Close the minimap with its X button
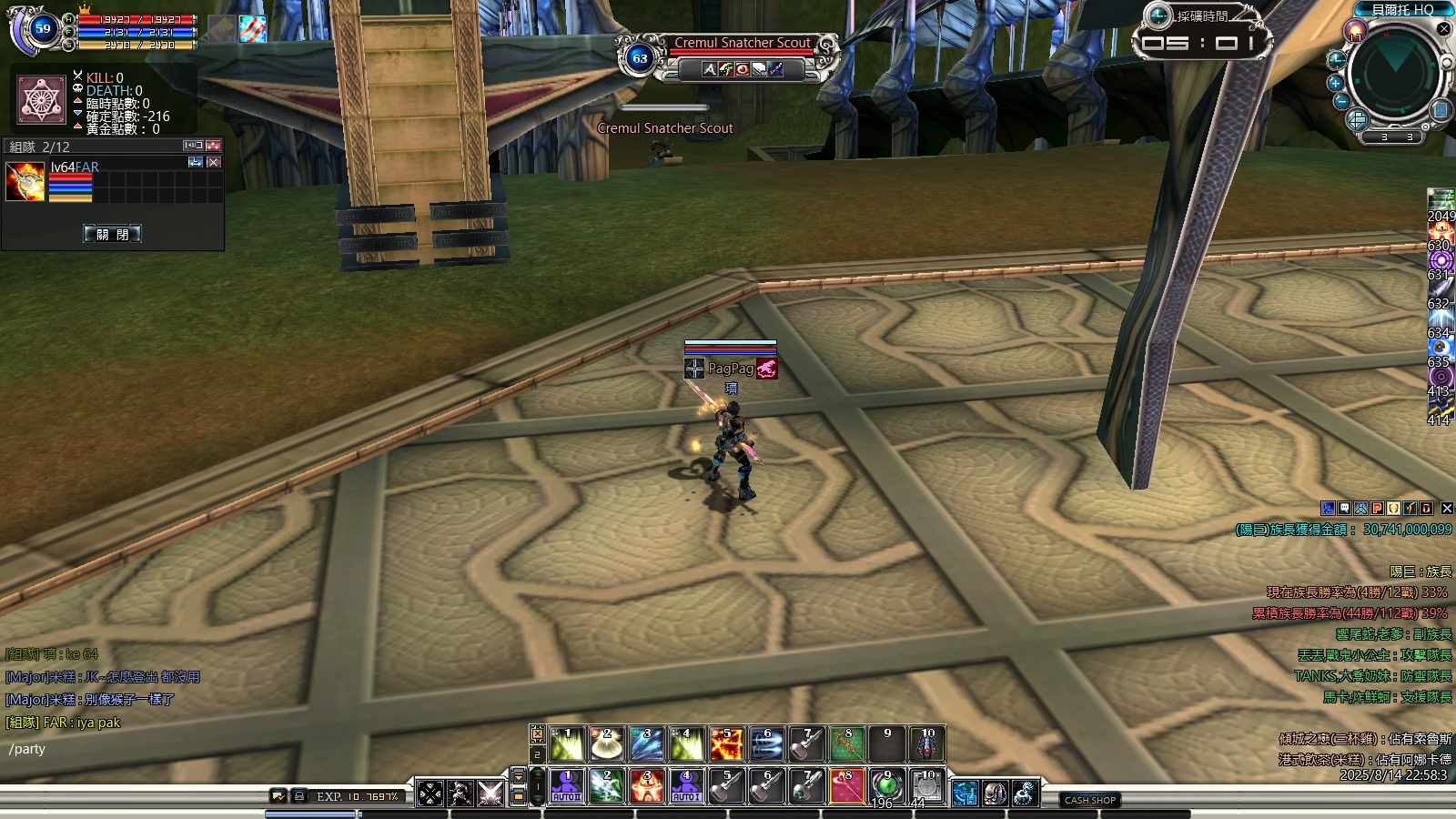Screen dimensions: 1456x819 (1443, 29)
